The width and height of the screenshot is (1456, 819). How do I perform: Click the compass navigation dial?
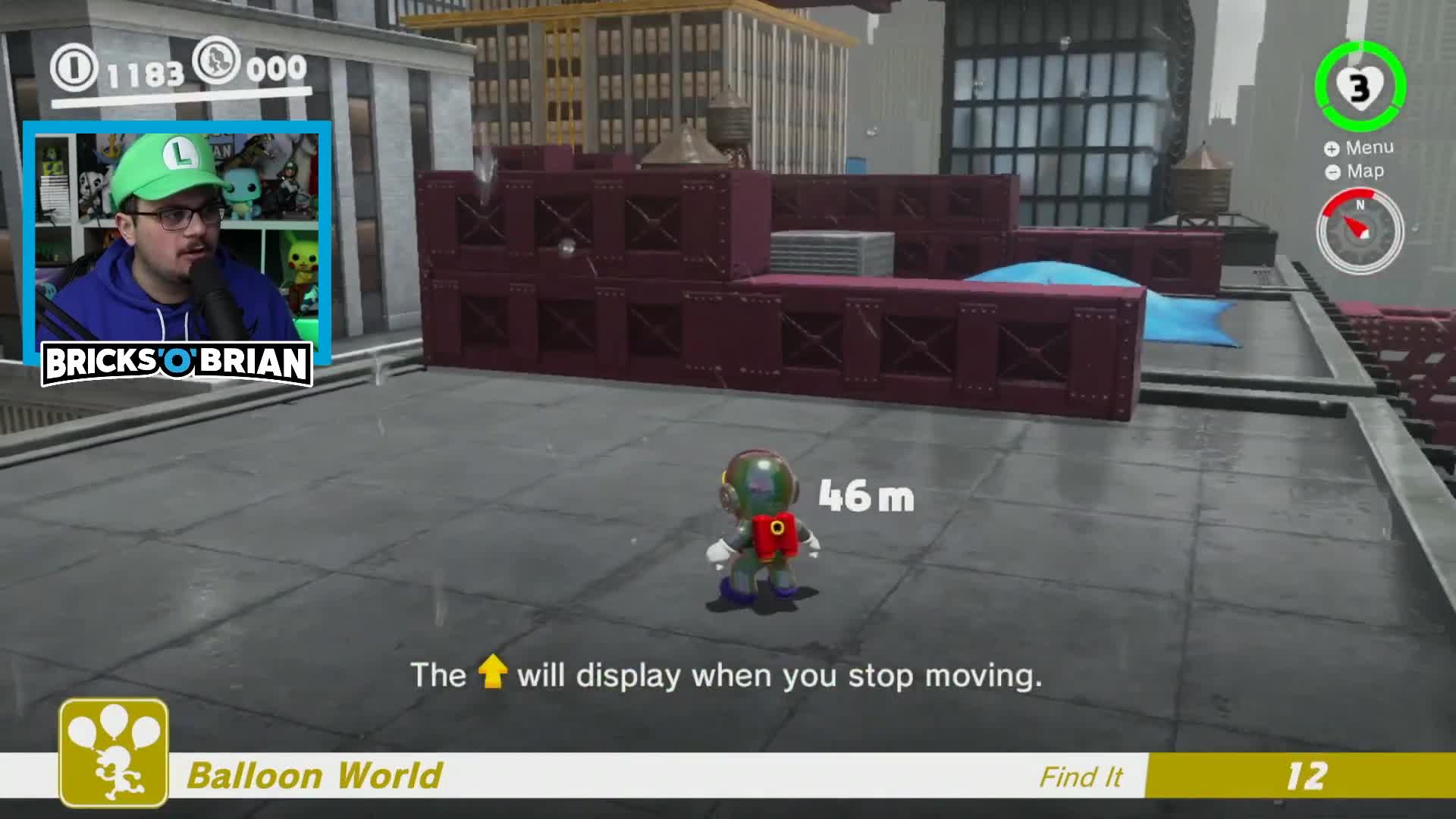pos(1360,230)
